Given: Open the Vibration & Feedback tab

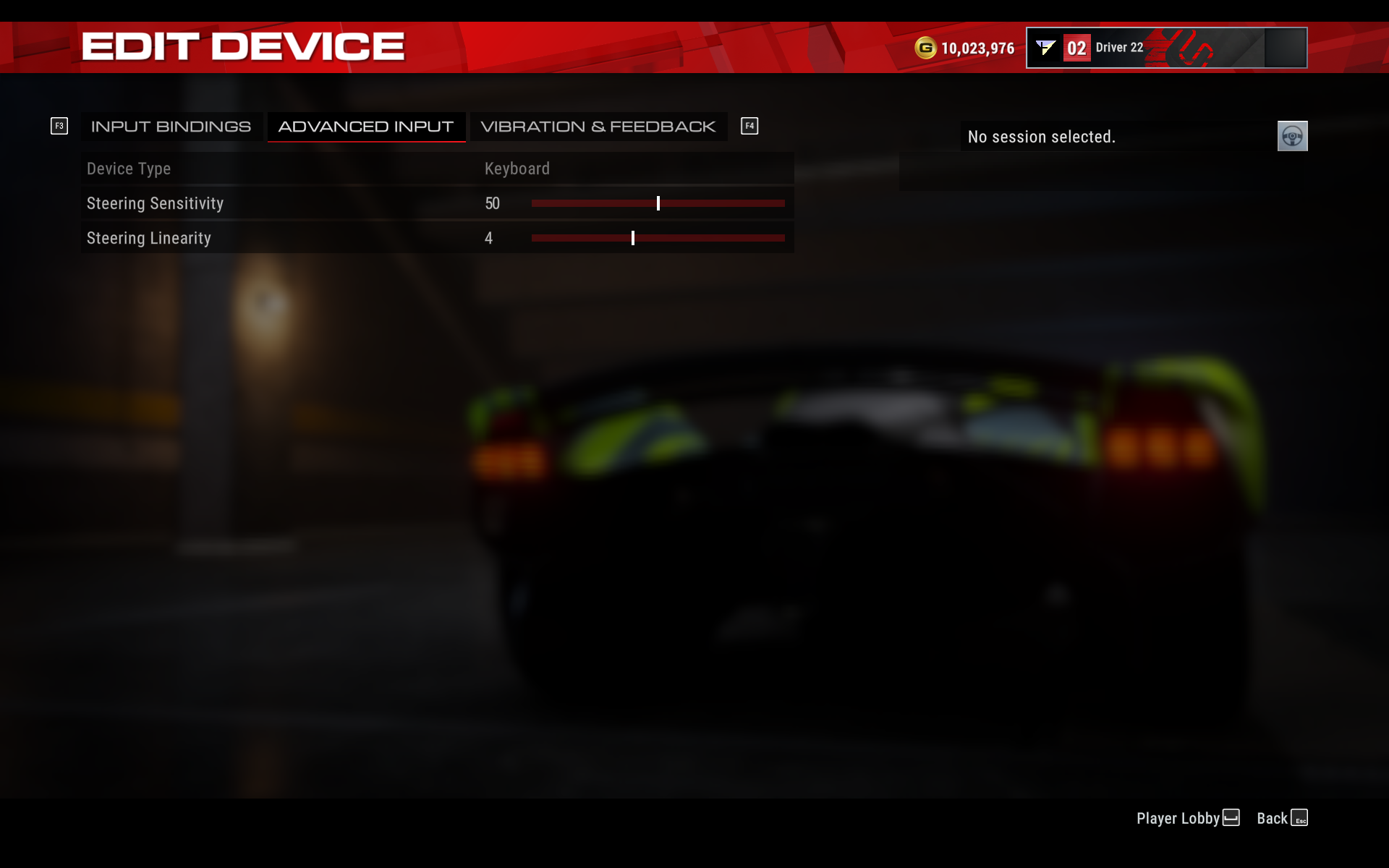Looking at the screenshot, I should [598, 126].
